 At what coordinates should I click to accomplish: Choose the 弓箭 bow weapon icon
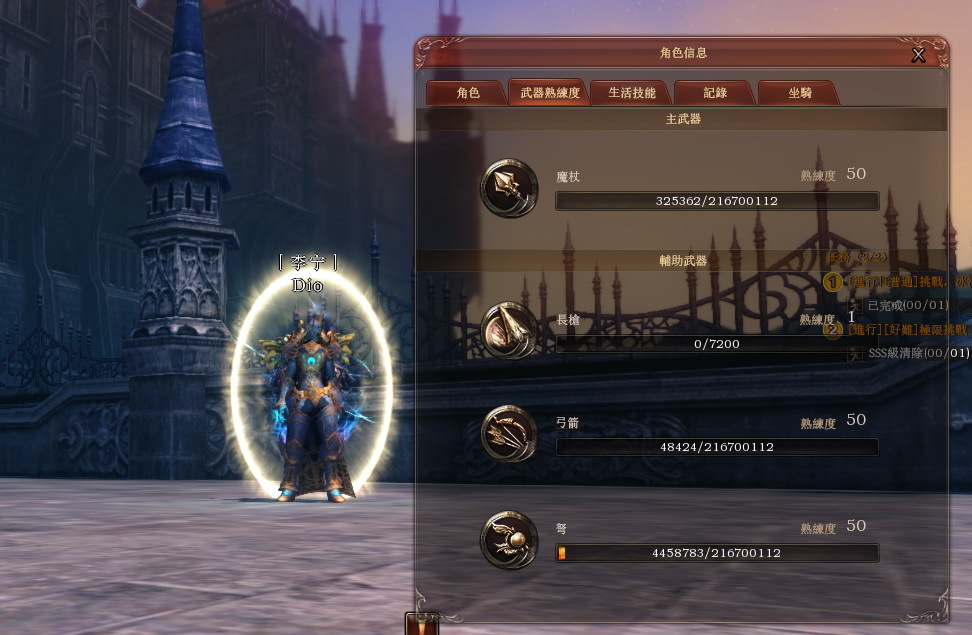pyautogui.click(x=509, y=433)
